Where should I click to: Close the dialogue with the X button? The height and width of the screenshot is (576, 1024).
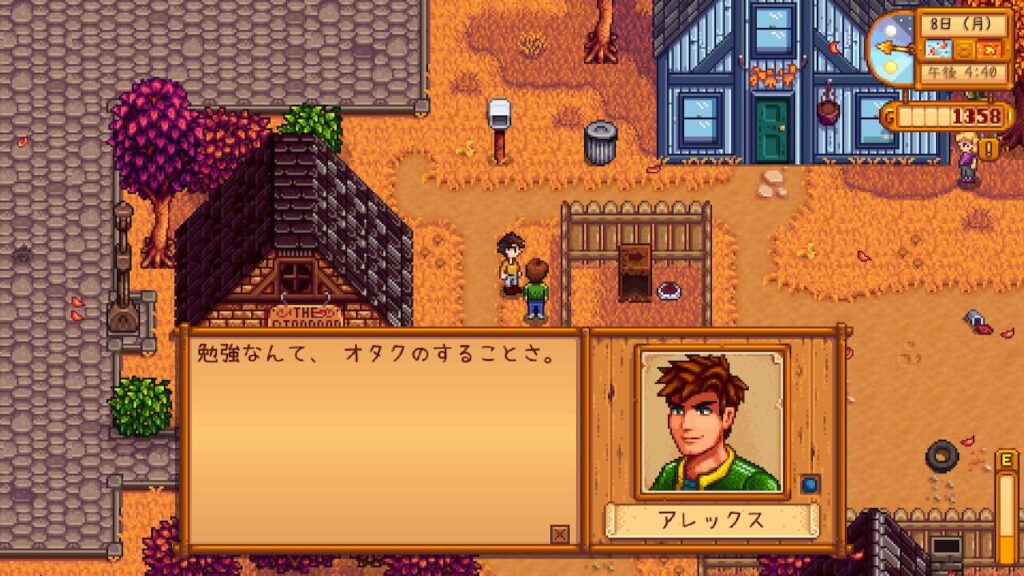click(560, 534)
